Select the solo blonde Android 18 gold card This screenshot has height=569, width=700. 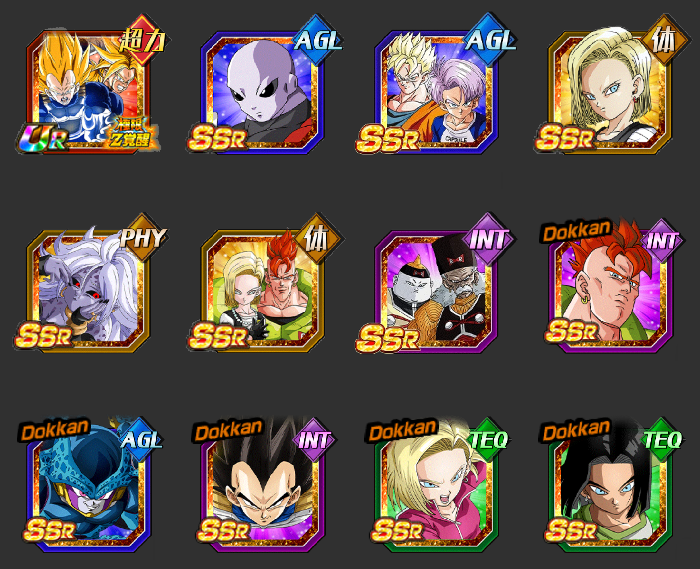coord(611,92)
